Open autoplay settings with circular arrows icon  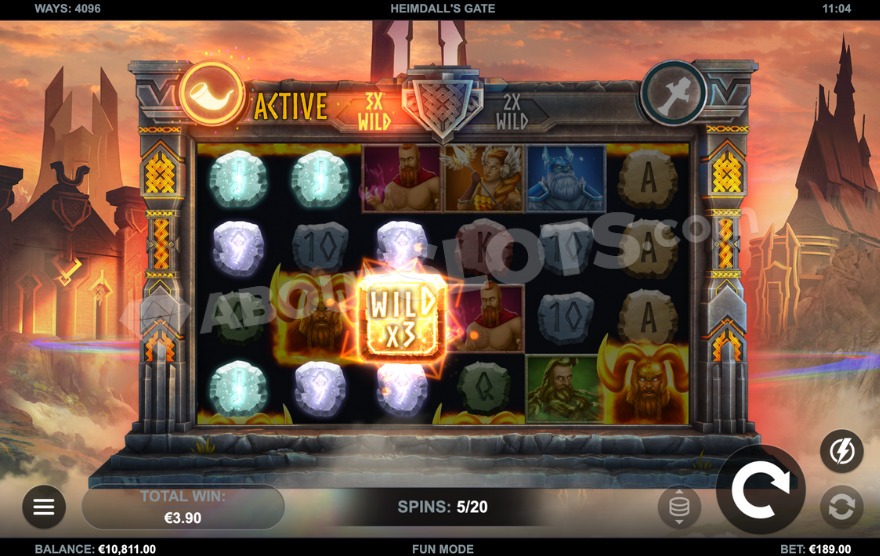(841, 507)
